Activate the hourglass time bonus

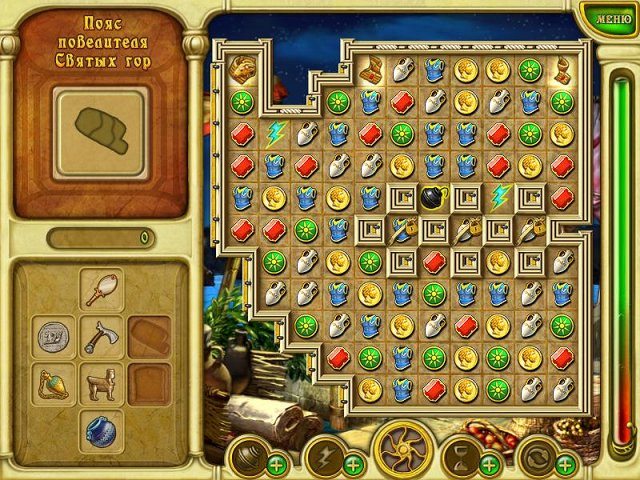(461, 456)
